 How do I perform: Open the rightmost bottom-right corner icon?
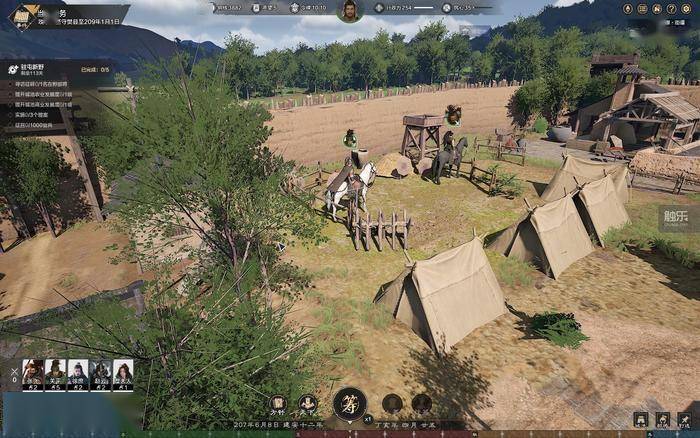(684, 420)
